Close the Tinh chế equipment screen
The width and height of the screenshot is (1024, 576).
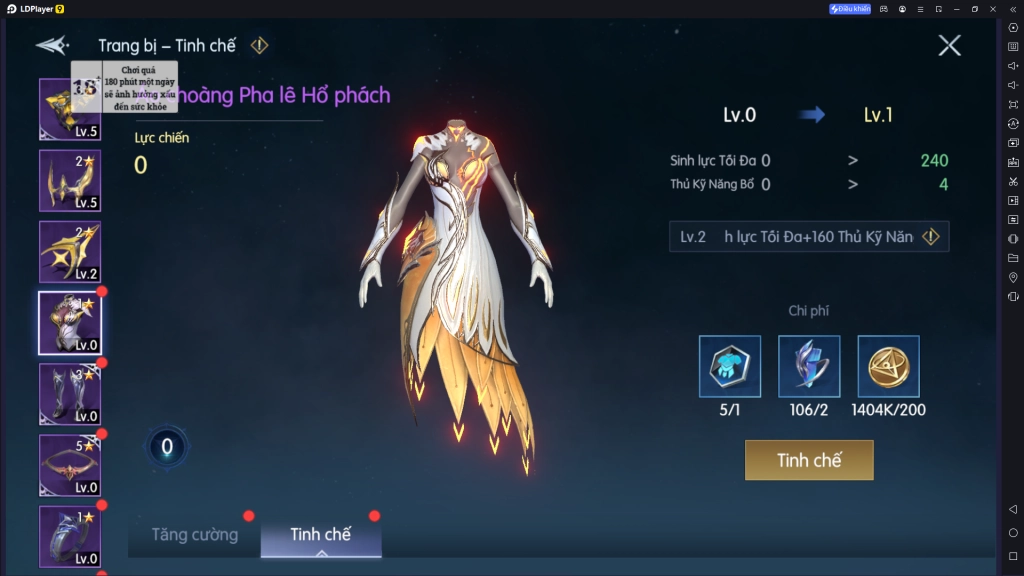tap(949, 45)
